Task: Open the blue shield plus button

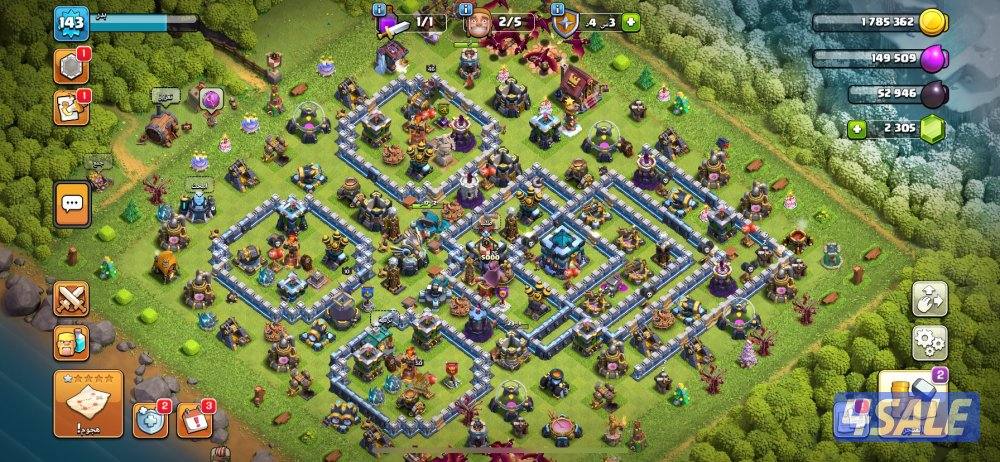Action: tap(150, 421)
